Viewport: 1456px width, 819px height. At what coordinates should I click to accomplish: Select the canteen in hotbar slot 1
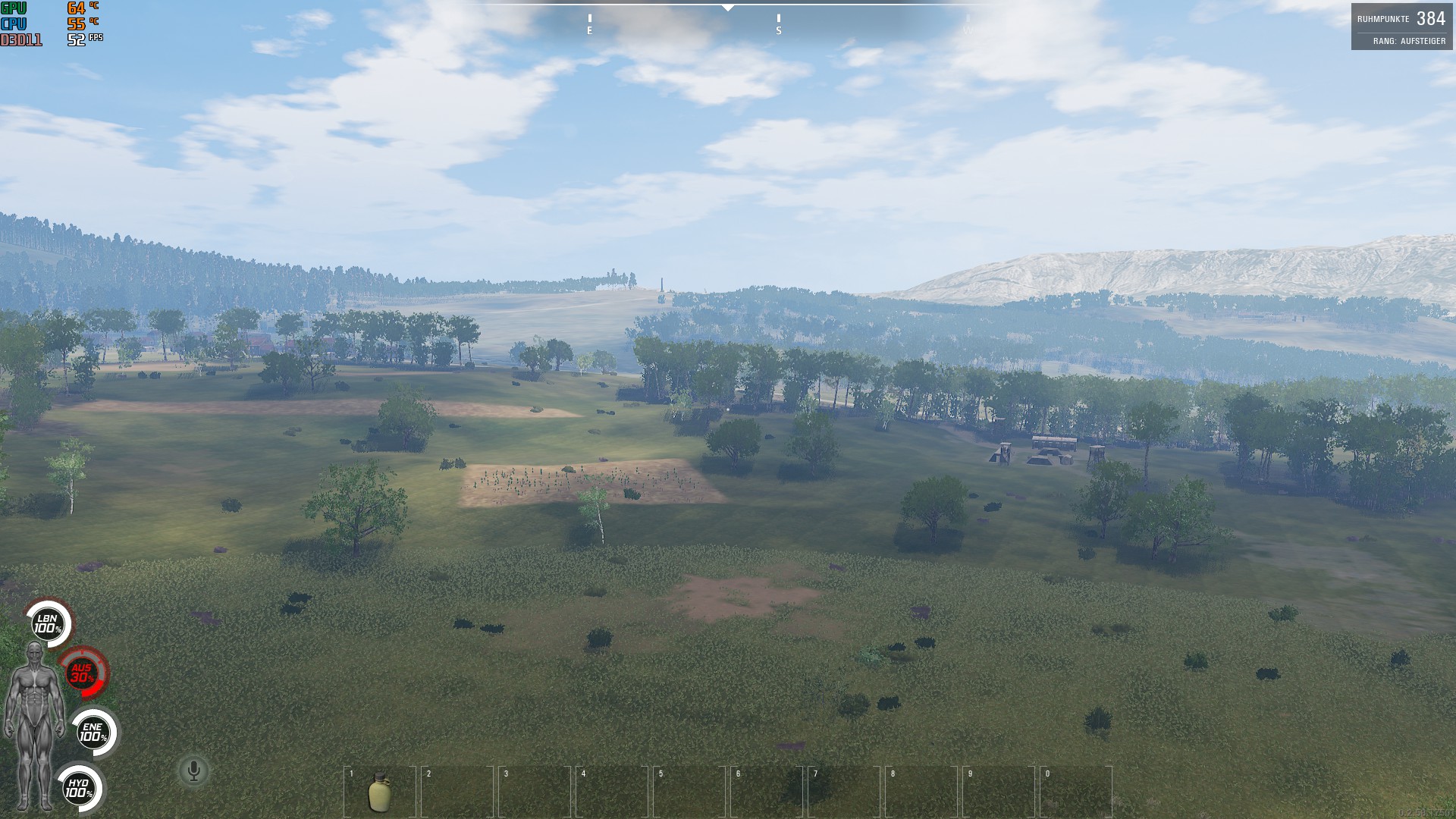pos(379,792)
